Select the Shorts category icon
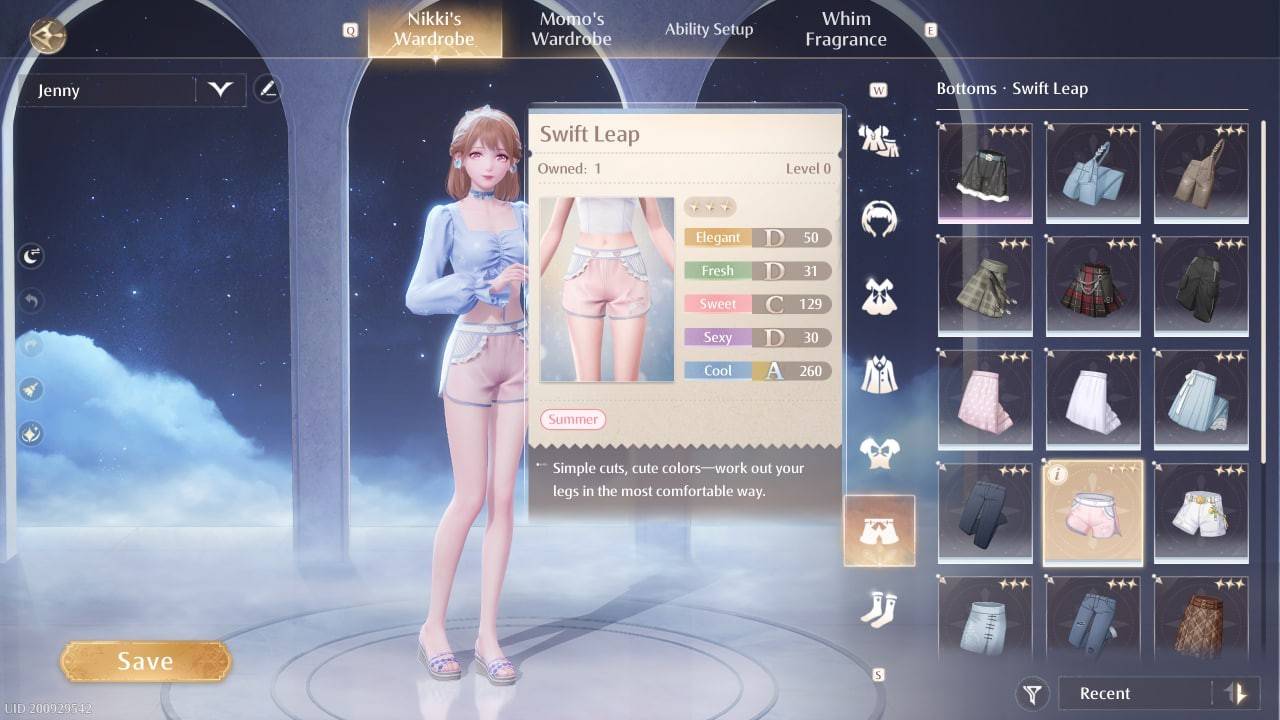Image resolution: width=1280 pixels, height=720 pixels. pos(878,530)
